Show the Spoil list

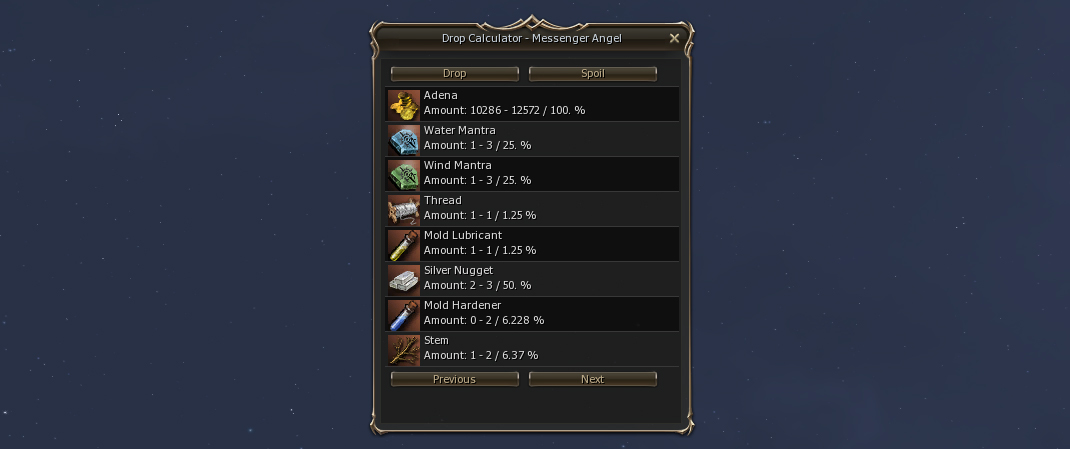tap(592, 73)
